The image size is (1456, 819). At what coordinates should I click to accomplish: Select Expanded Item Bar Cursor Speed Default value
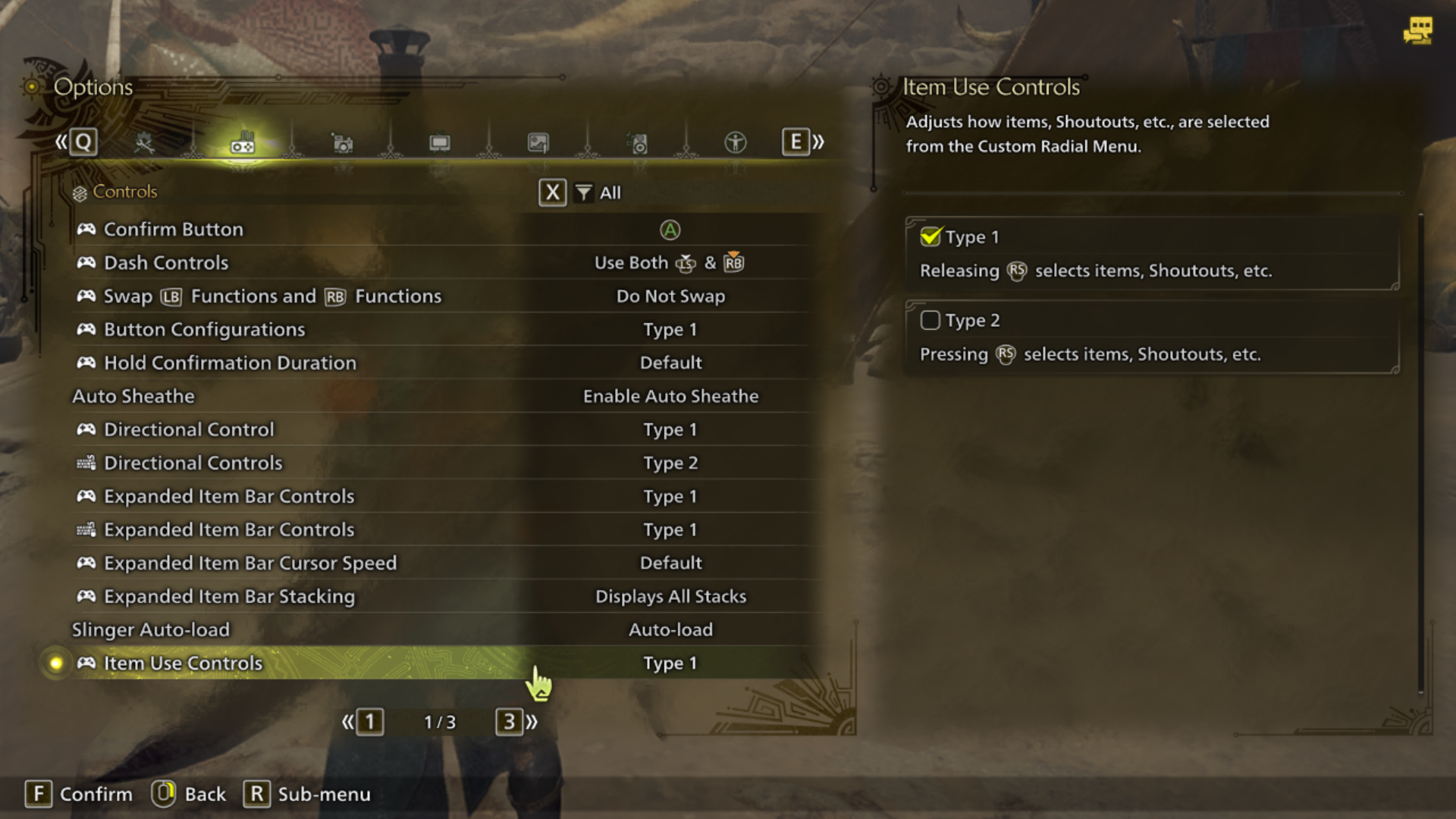(x=670, y=563)
